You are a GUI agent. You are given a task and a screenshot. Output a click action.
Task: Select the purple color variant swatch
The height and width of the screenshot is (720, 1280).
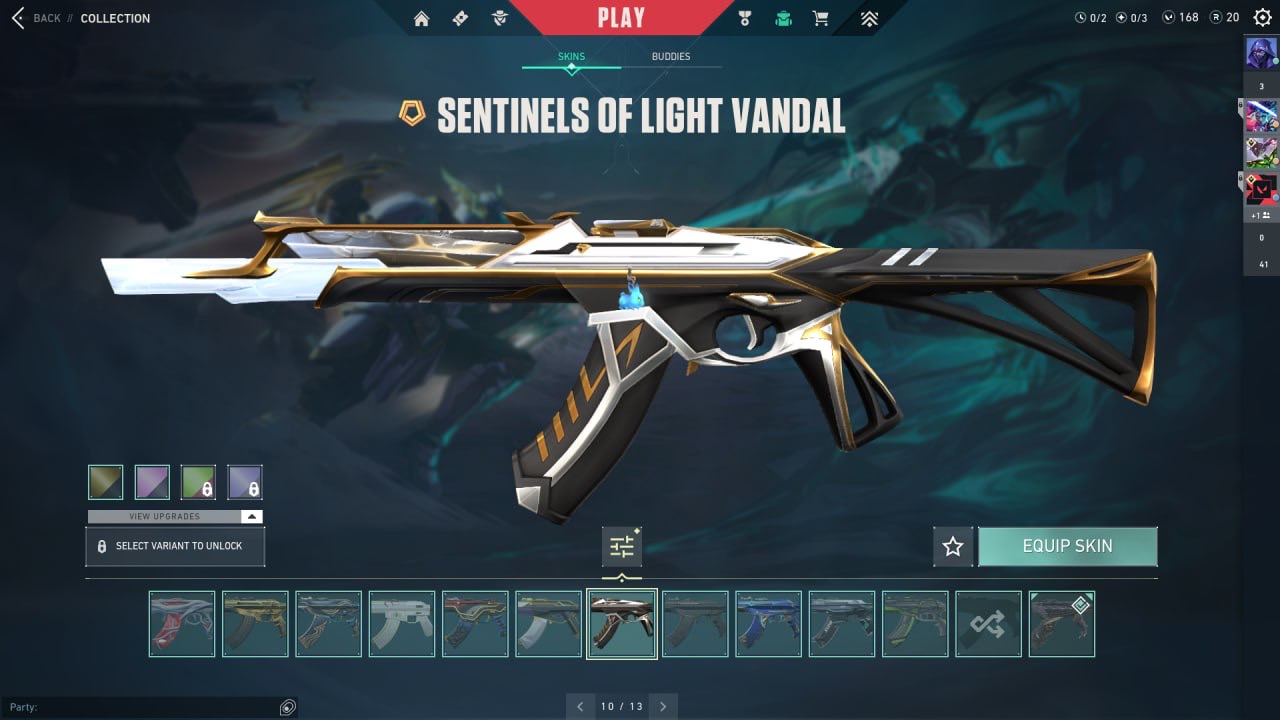[152, 482]
